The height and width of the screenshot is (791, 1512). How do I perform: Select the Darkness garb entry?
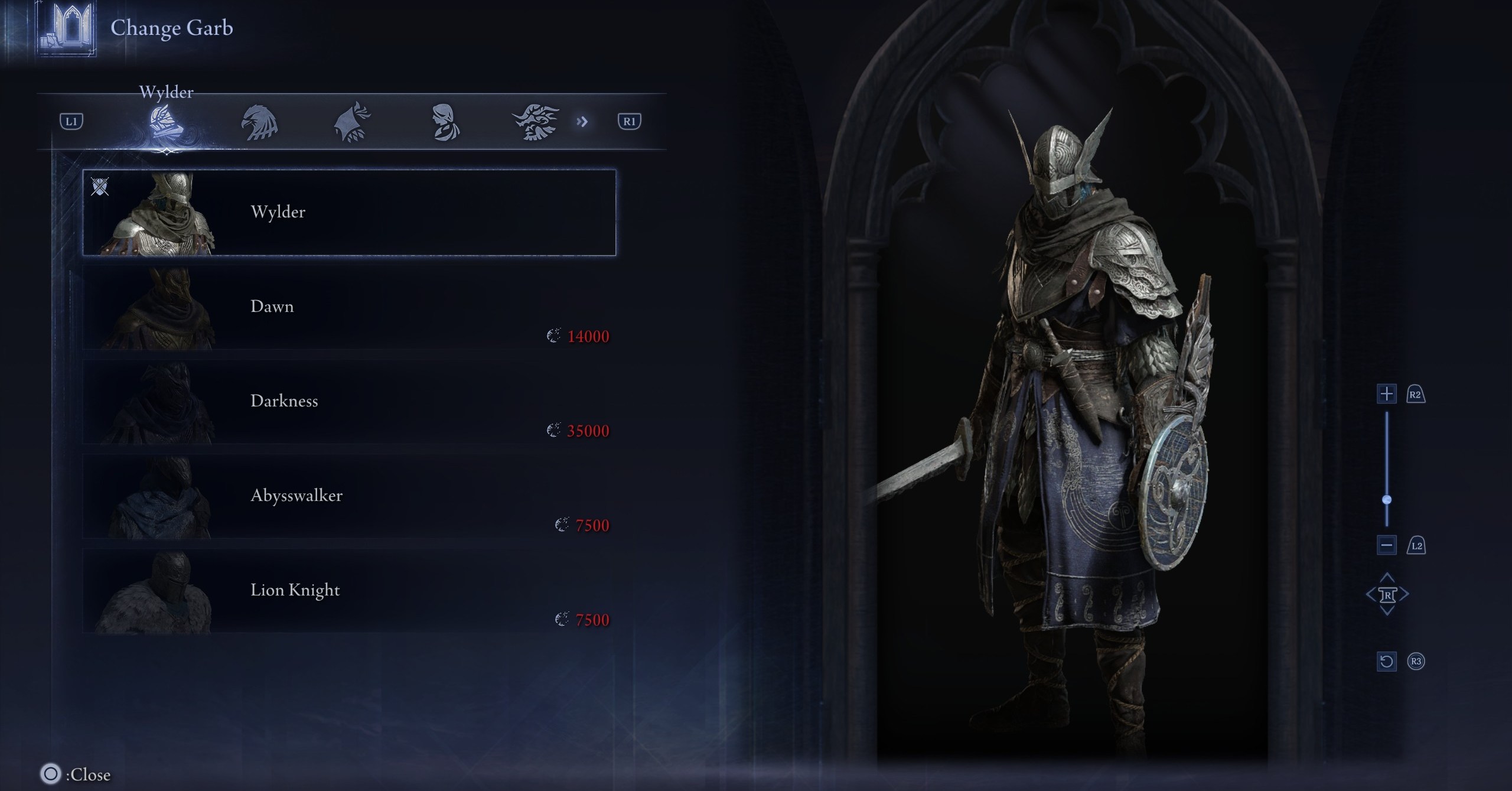pyautogui.click(x=349, y=402)
